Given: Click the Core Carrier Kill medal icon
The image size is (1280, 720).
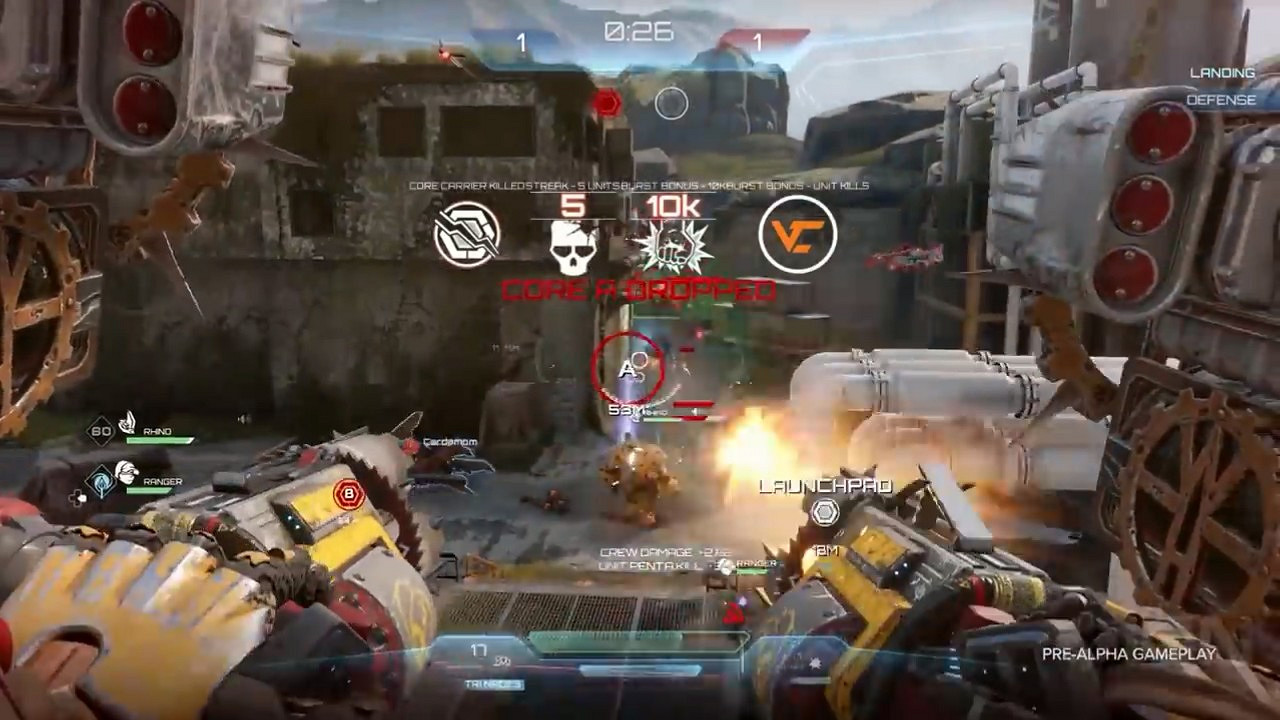Looking at the screenshot, I should pos(467,234).
